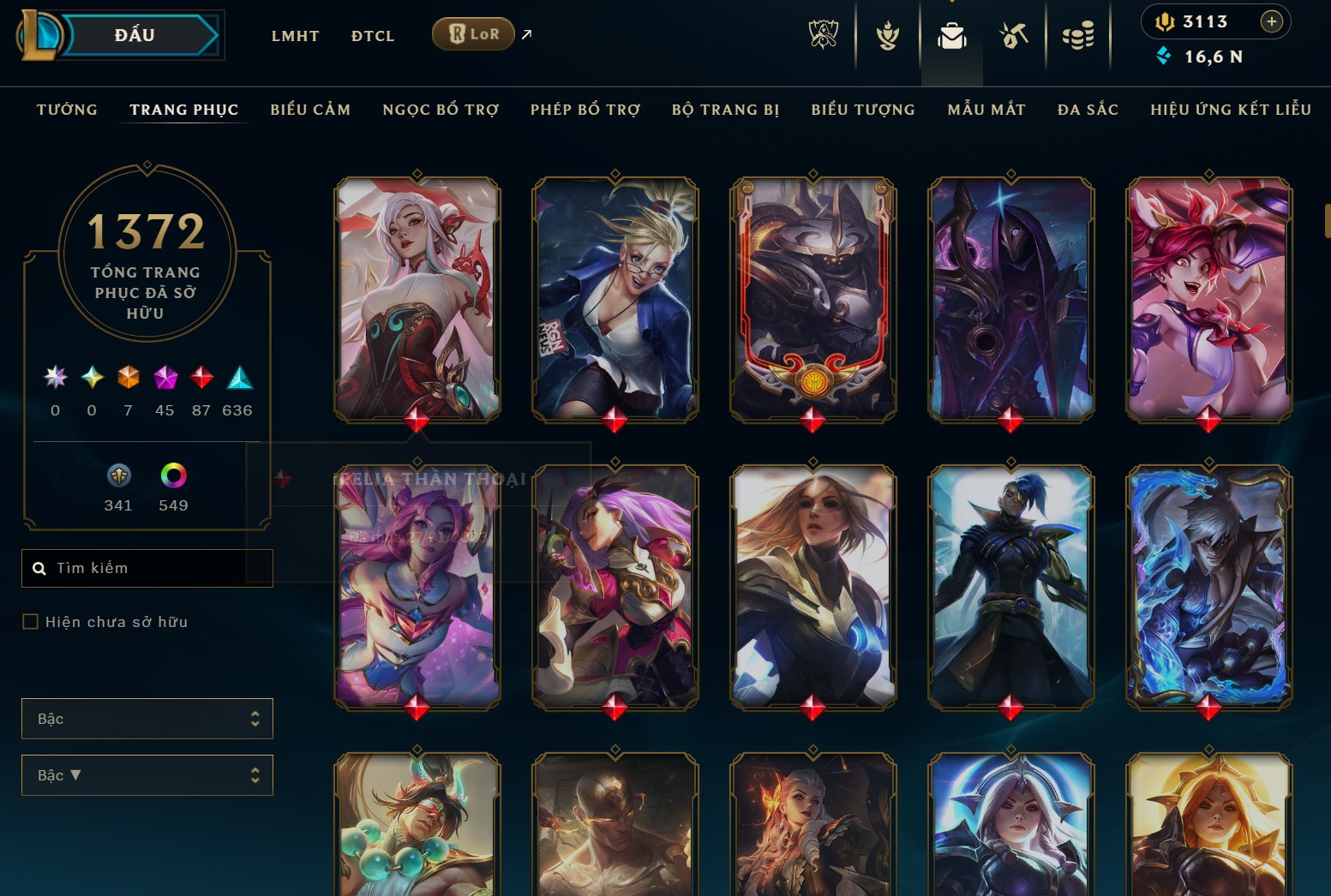Open the Collection backpack icon
This screenshot has width=1331, height=896.
click(x=951, y=34)
